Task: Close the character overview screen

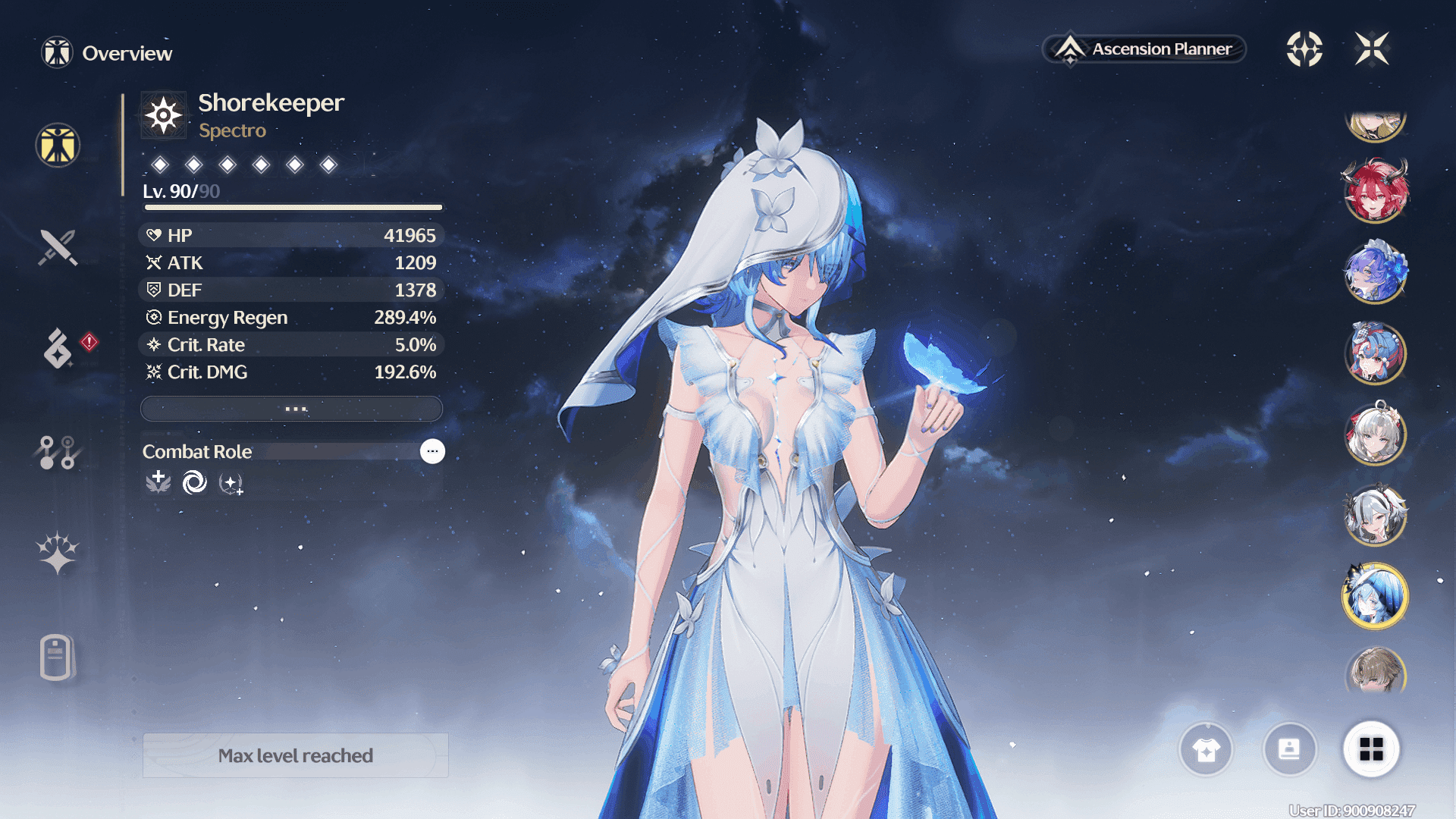Action: (x=1372, y=49)
